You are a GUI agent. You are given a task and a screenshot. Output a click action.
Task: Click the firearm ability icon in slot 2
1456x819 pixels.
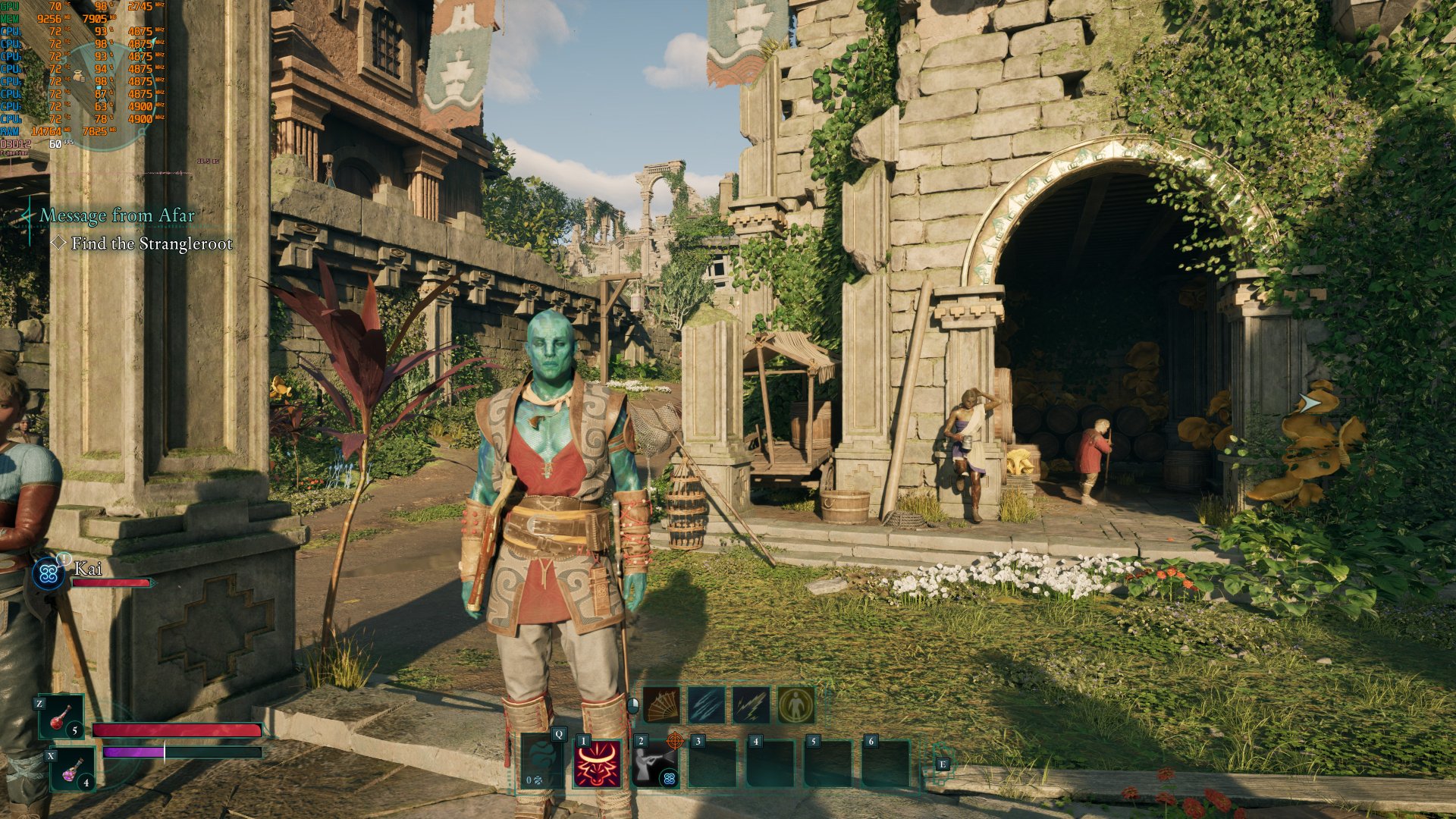(655, 766)
